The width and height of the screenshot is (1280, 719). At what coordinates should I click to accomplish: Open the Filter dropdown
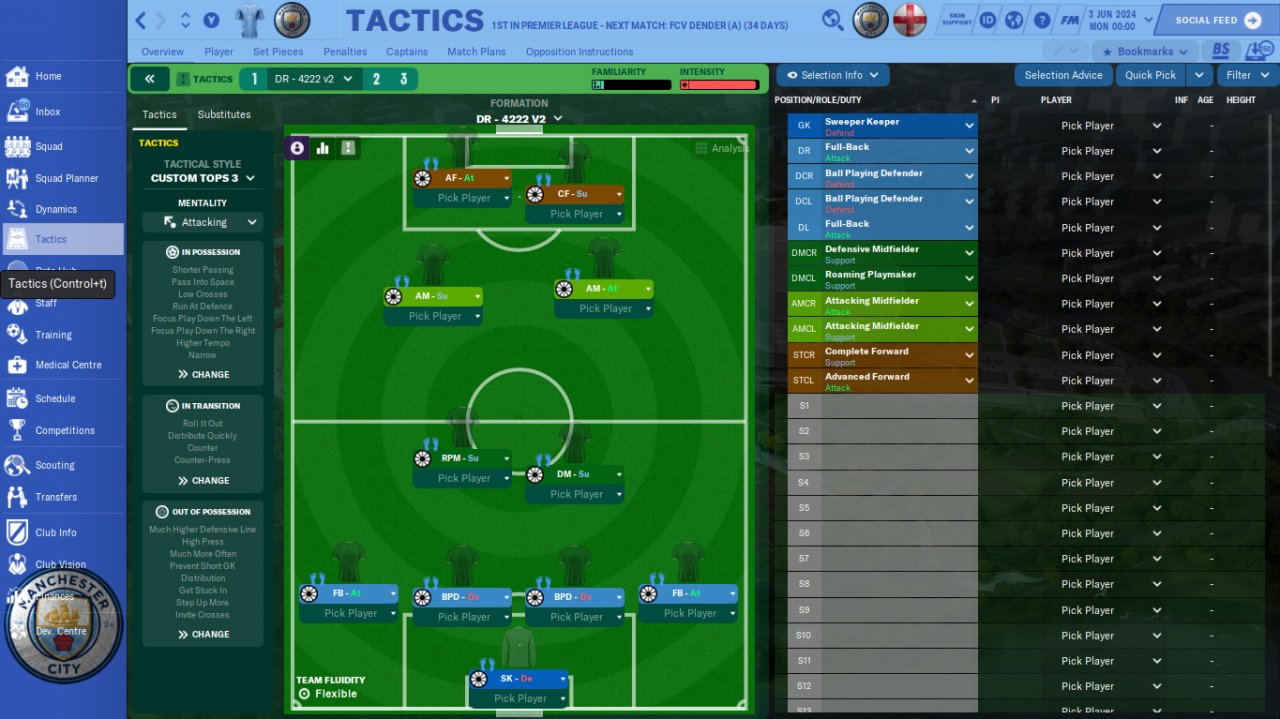[1245, 75]
